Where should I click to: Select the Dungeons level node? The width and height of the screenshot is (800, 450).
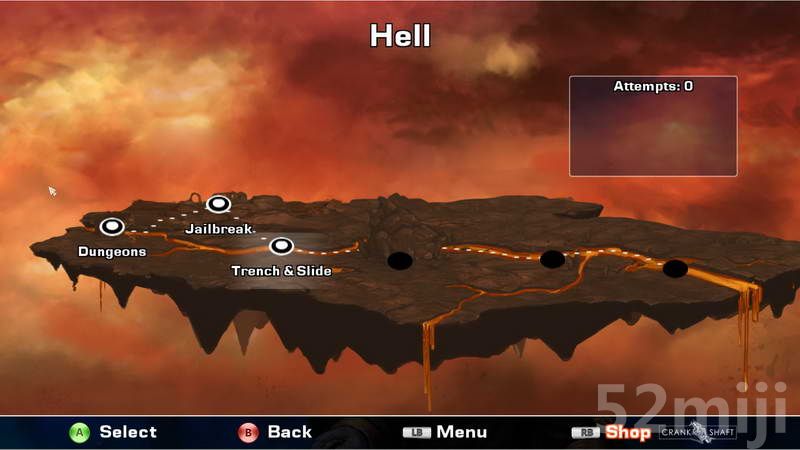[x=111, y=227]
